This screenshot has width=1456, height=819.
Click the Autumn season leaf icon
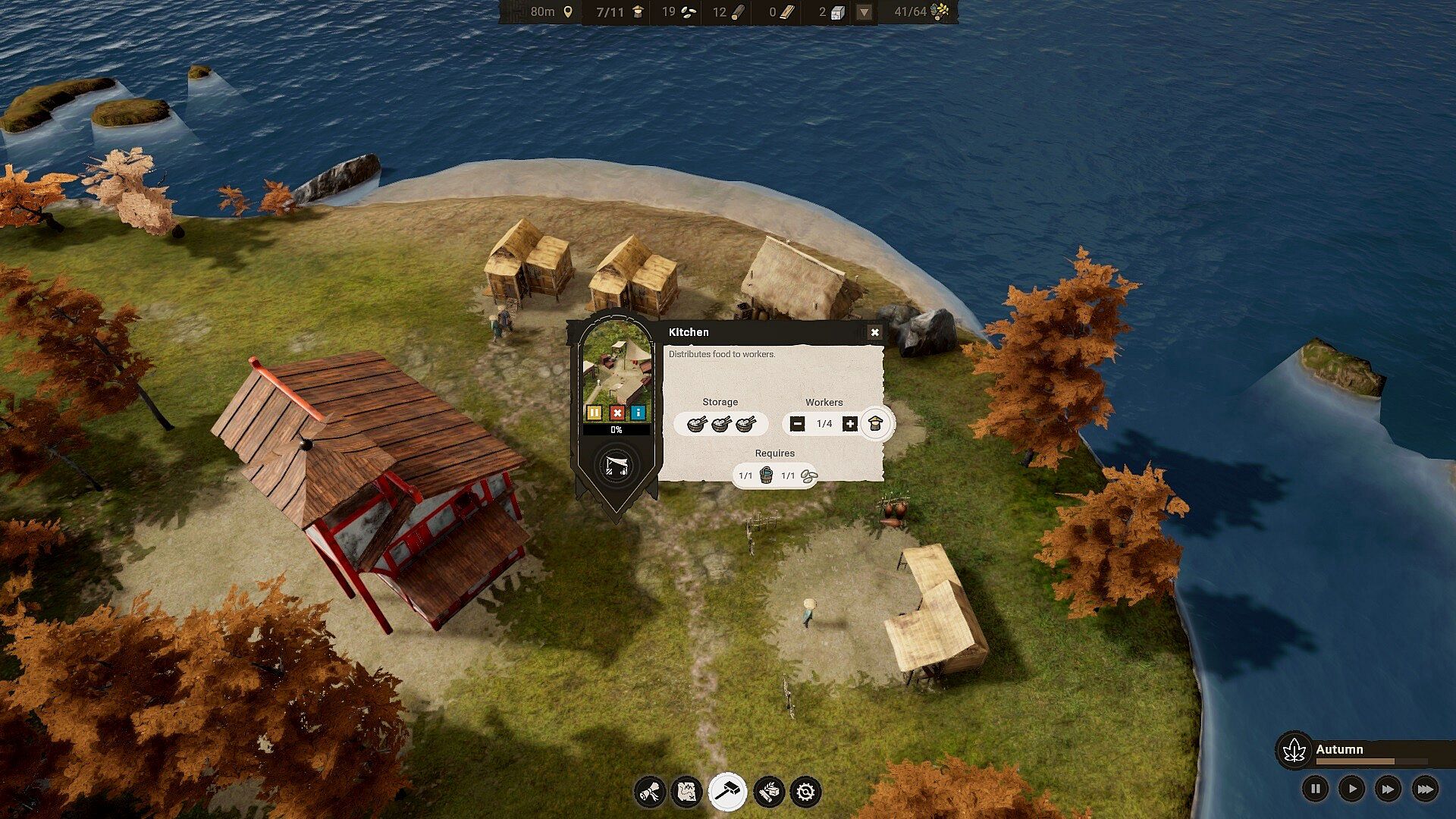(1294, 751)
